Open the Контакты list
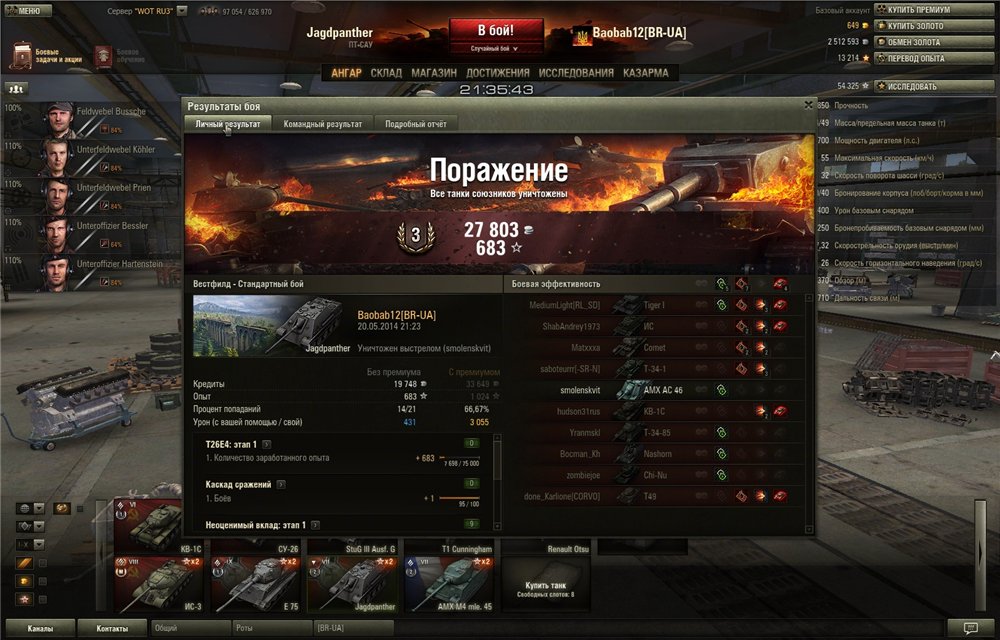The image size is (1000, 640). tap(112, 629)
